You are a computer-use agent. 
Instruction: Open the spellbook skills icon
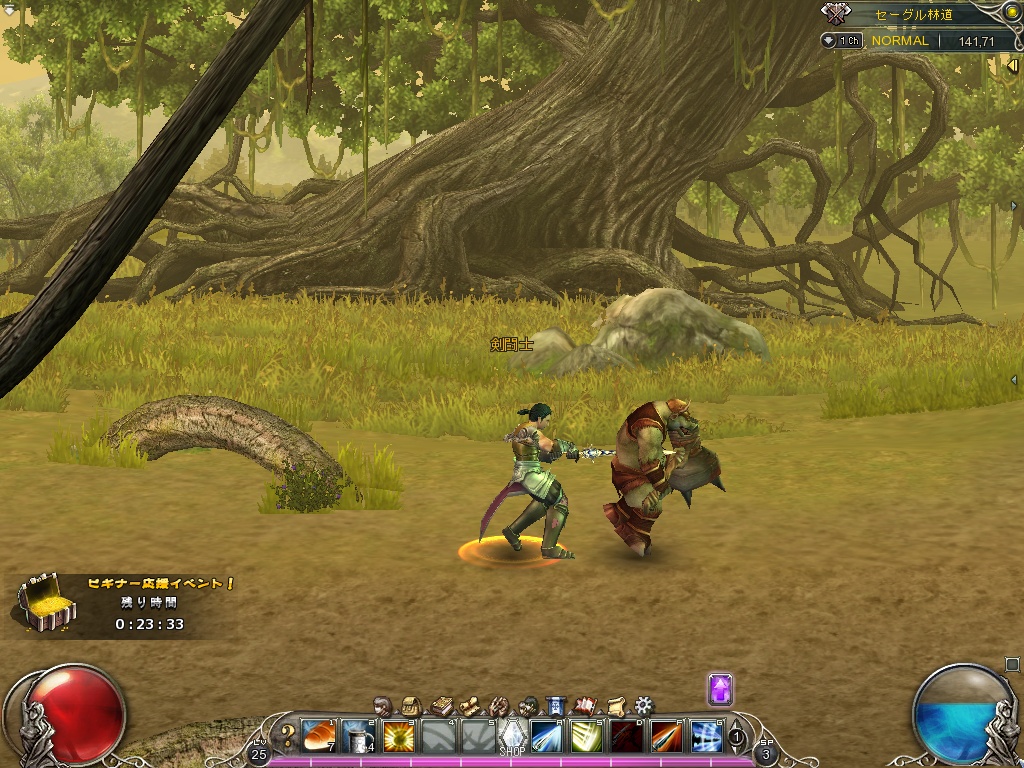pos(440,705)
